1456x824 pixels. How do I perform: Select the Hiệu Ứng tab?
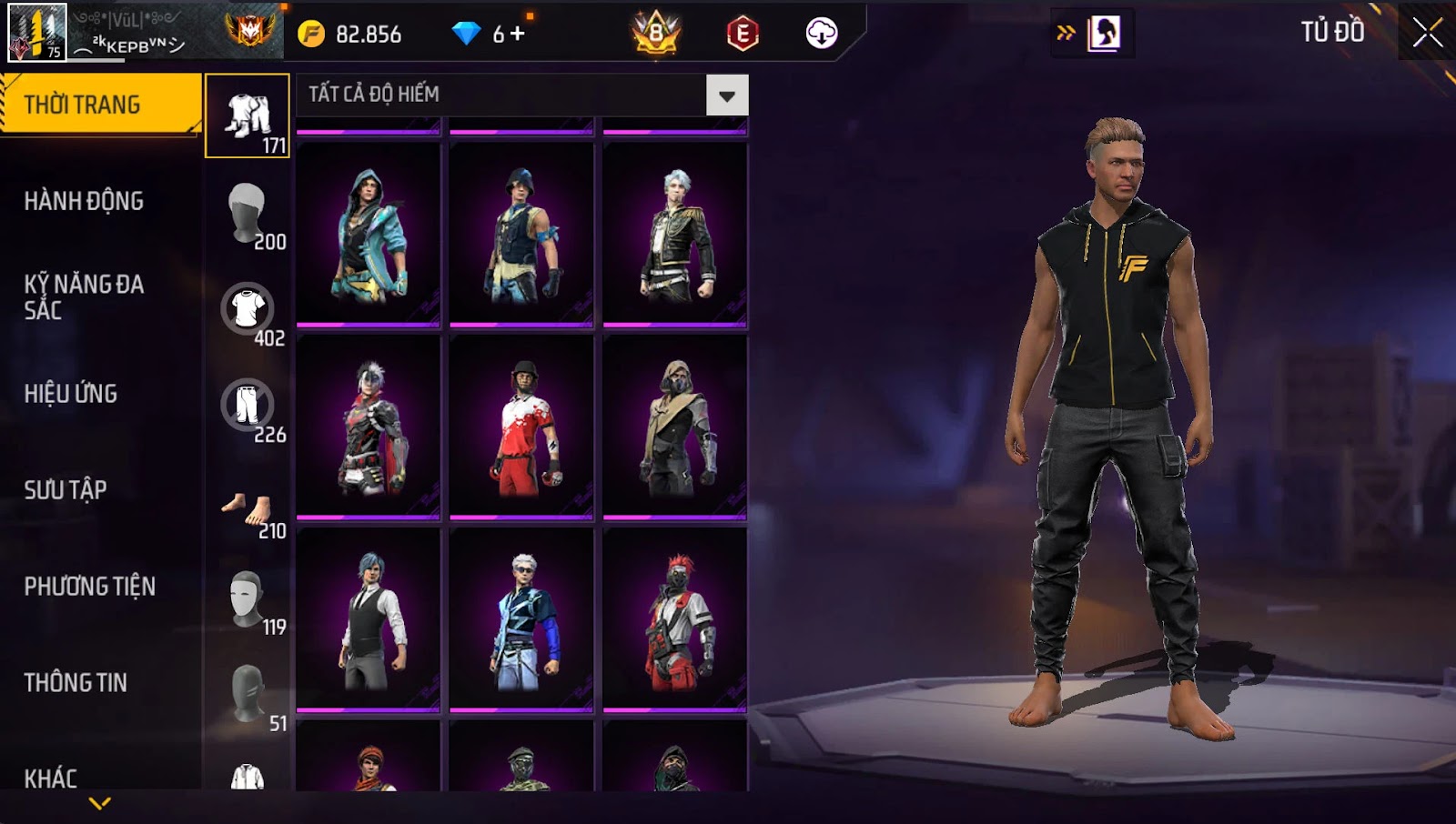[71, 394]
